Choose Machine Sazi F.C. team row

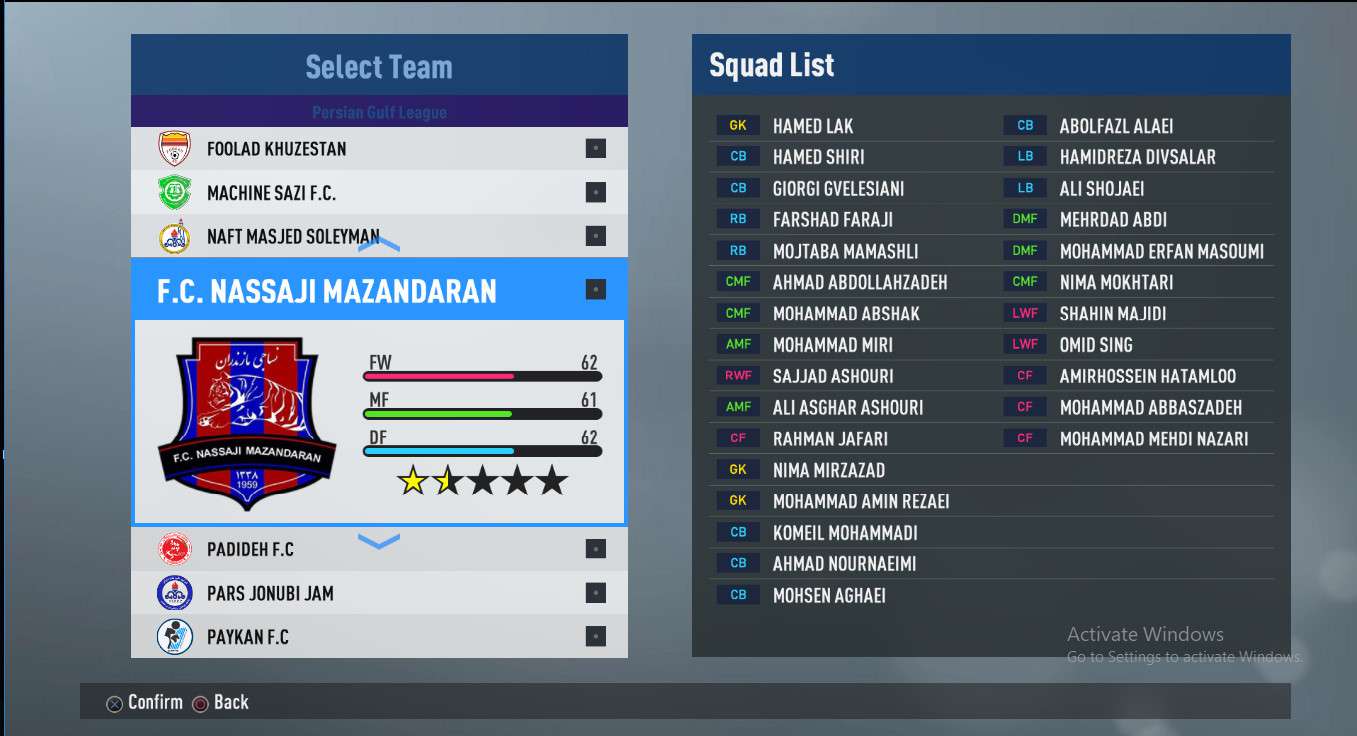[271, 193]
